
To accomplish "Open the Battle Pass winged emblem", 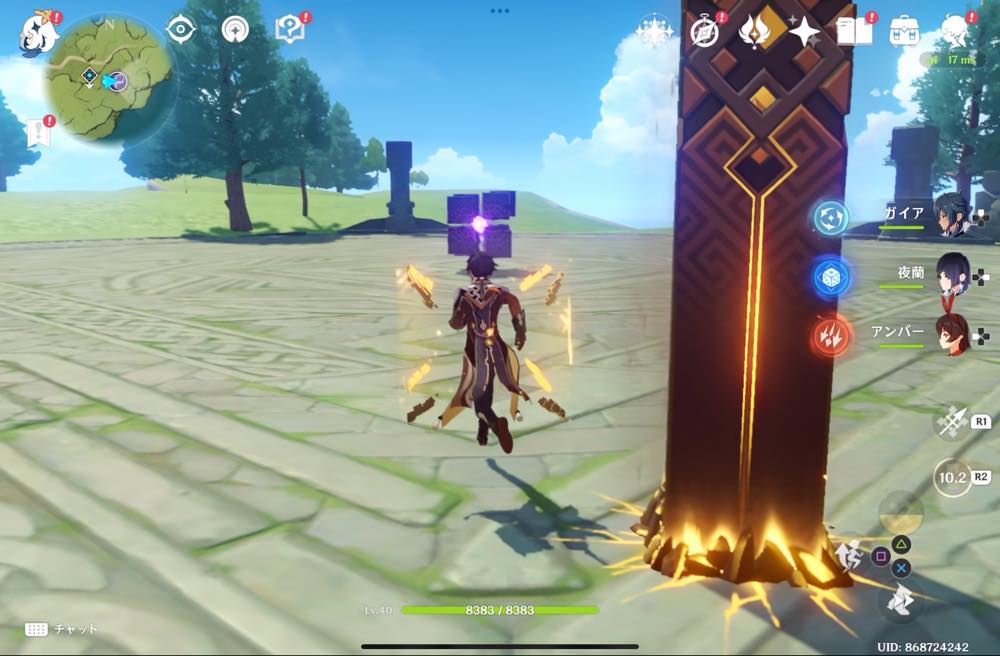I will click(755, 32).
